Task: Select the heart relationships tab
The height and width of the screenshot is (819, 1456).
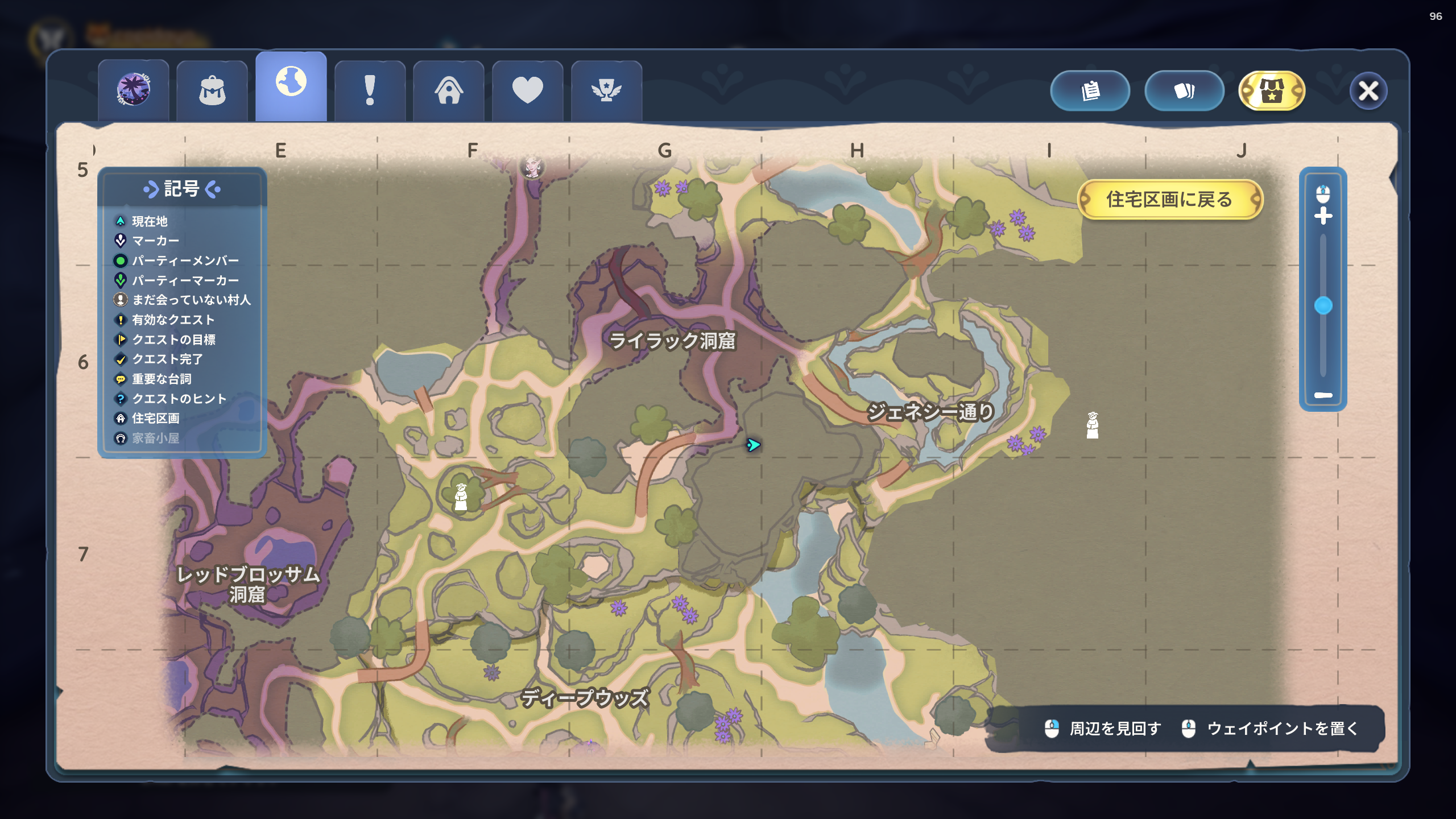Action: click(x=527, y=91)
